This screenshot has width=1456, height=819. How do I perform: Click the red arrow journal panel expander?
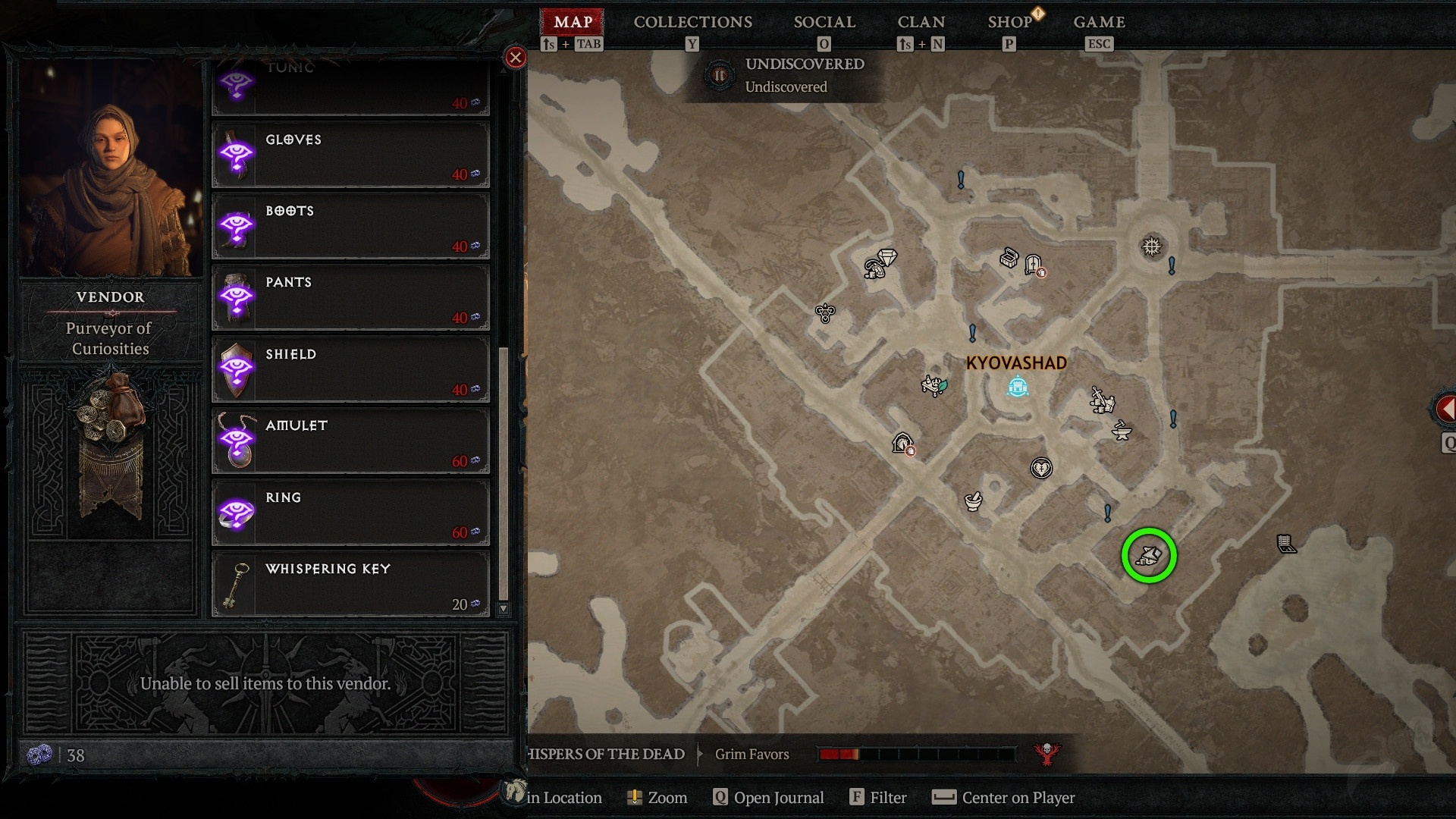pos(1445,409)
